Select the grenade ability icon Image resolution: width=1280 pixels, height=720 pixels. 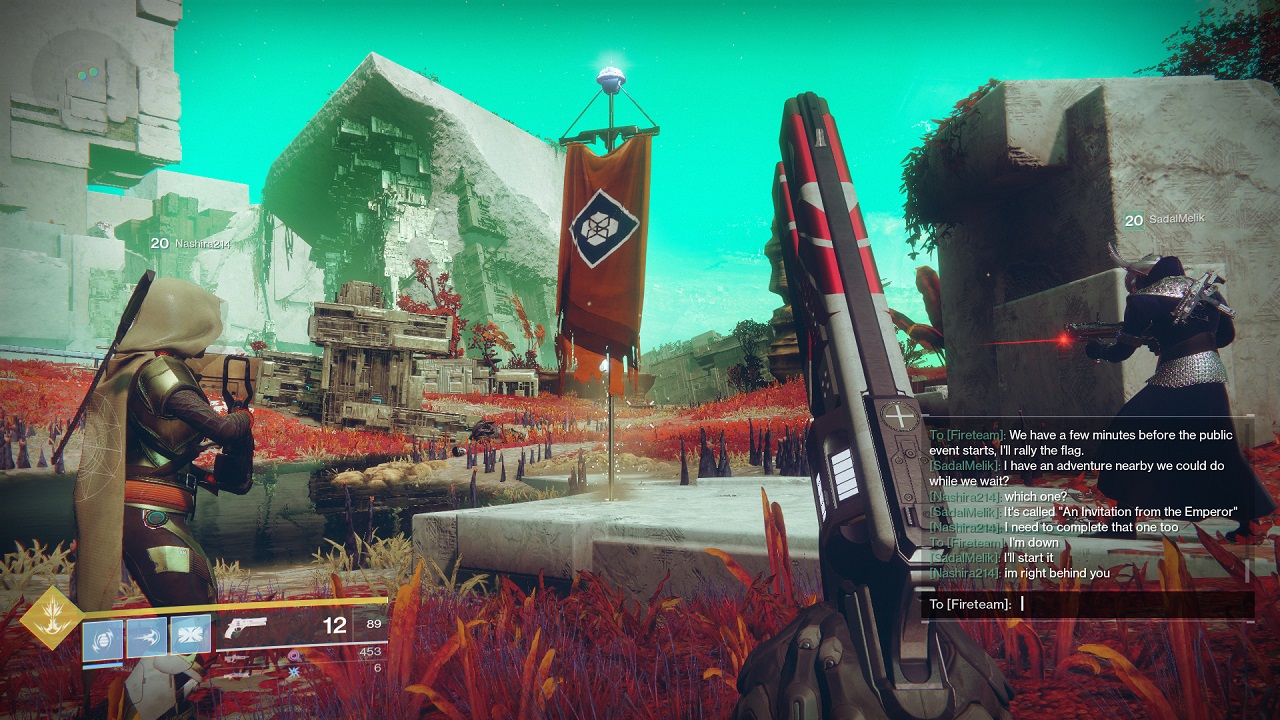click(102, 637)
